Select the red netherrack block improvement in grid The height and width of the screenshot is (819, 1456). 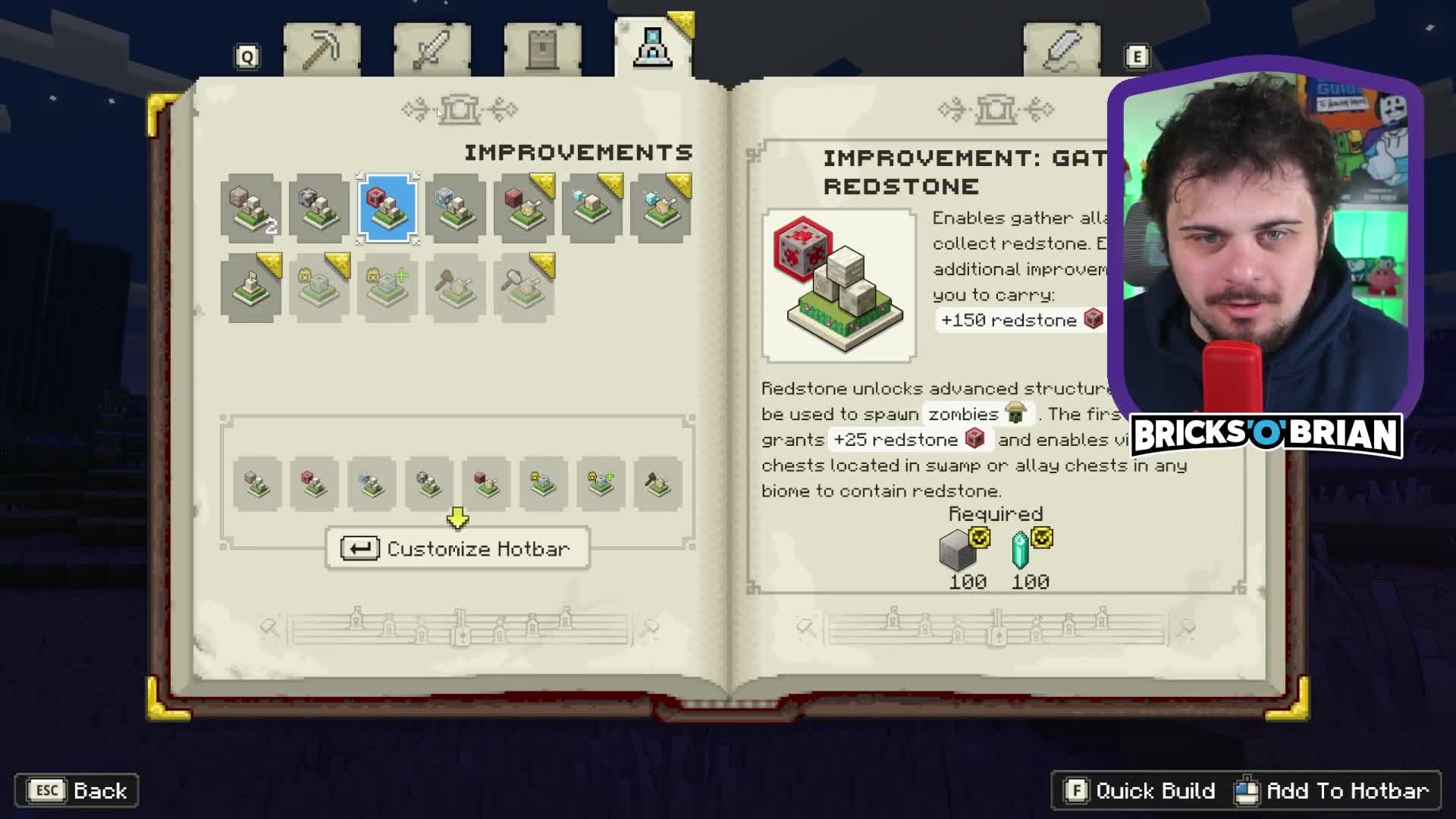coord(524,209)
